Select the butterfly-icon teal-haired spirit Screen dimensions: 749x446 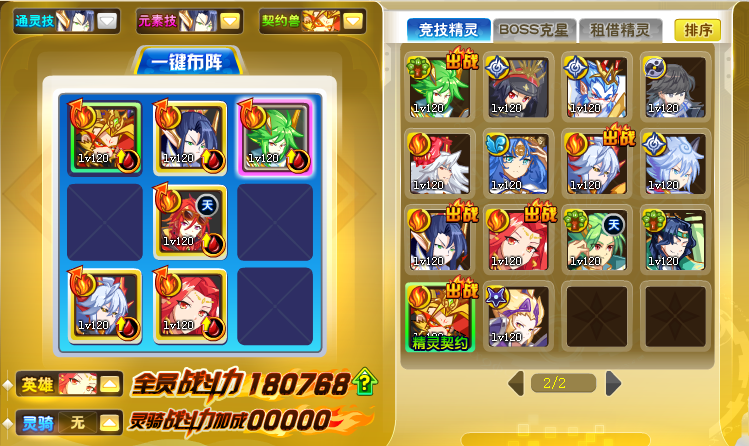point(517,161)
